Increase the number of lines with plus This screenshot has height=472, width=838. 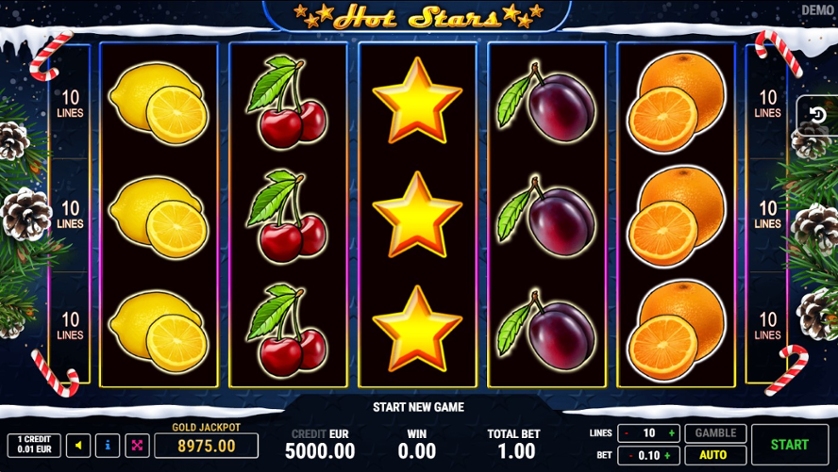click(671, 433)
